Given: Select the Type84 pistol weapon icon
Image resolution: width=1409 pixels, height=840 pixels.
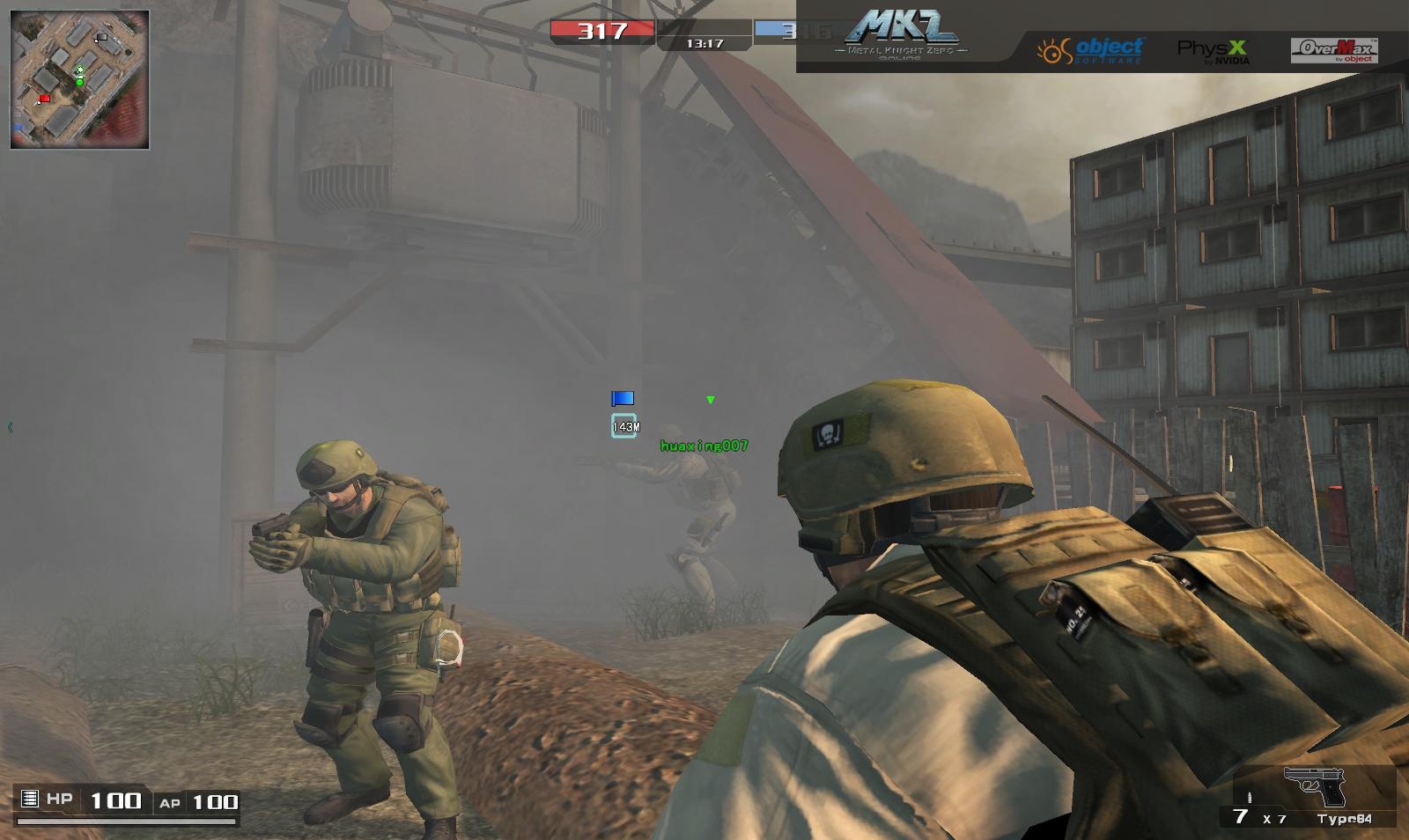Looking at the screenshot, I should [1316, 786].
